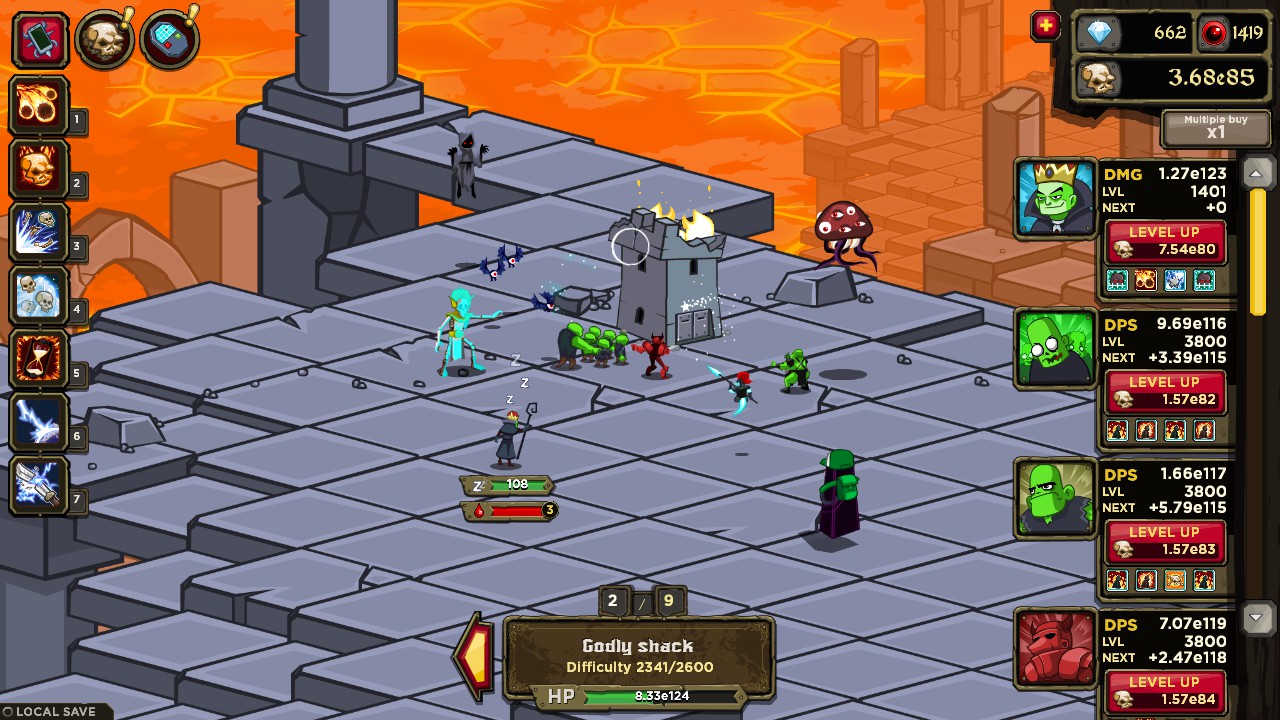Toggle the Multiple buy x1 setting
Image resolution: width=1280 pixels, height=720 pixels.
(1214, 128)
